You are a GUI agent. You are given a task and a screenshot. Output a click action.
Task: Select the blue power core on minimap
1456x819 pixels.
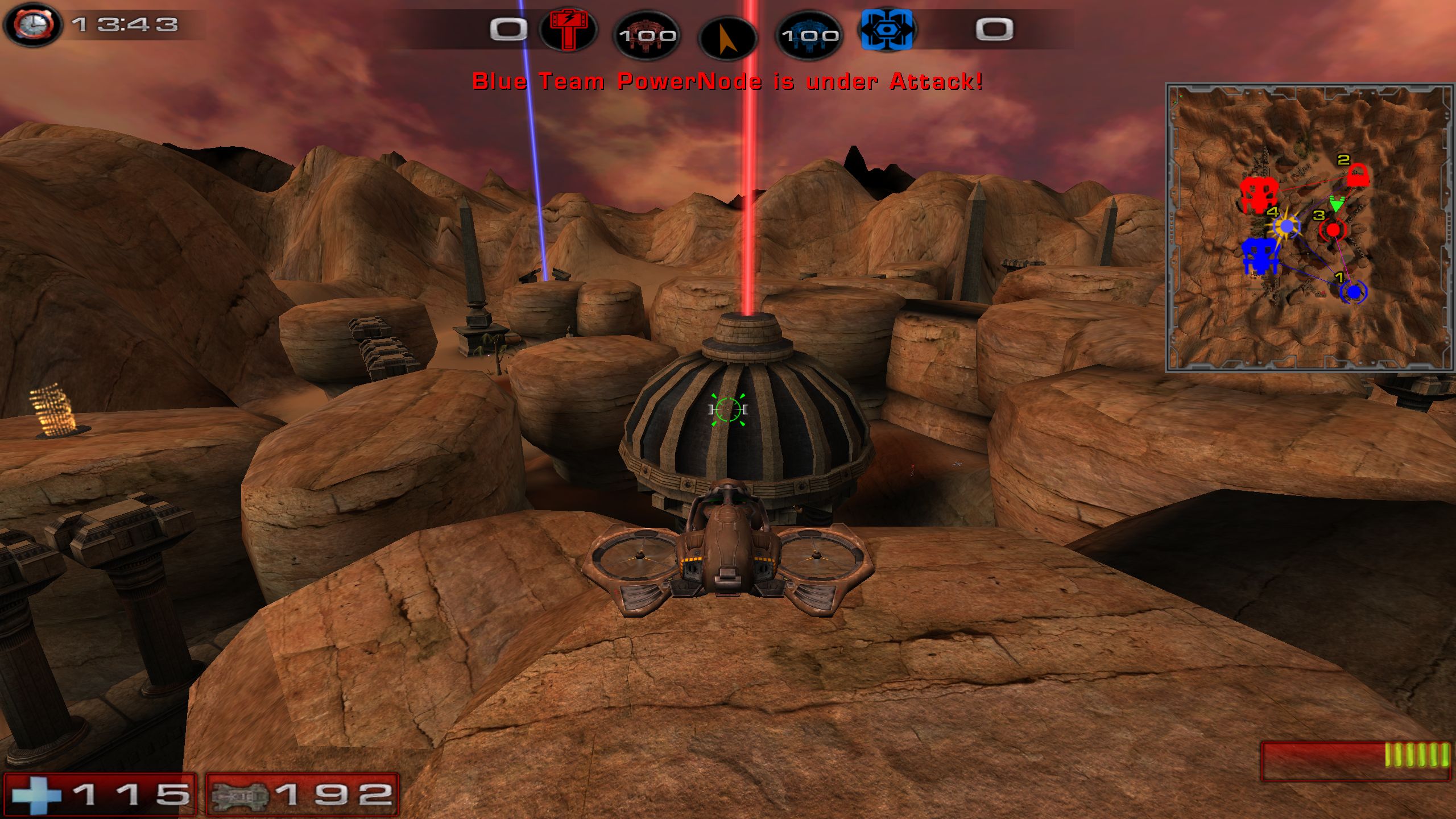1261,256
